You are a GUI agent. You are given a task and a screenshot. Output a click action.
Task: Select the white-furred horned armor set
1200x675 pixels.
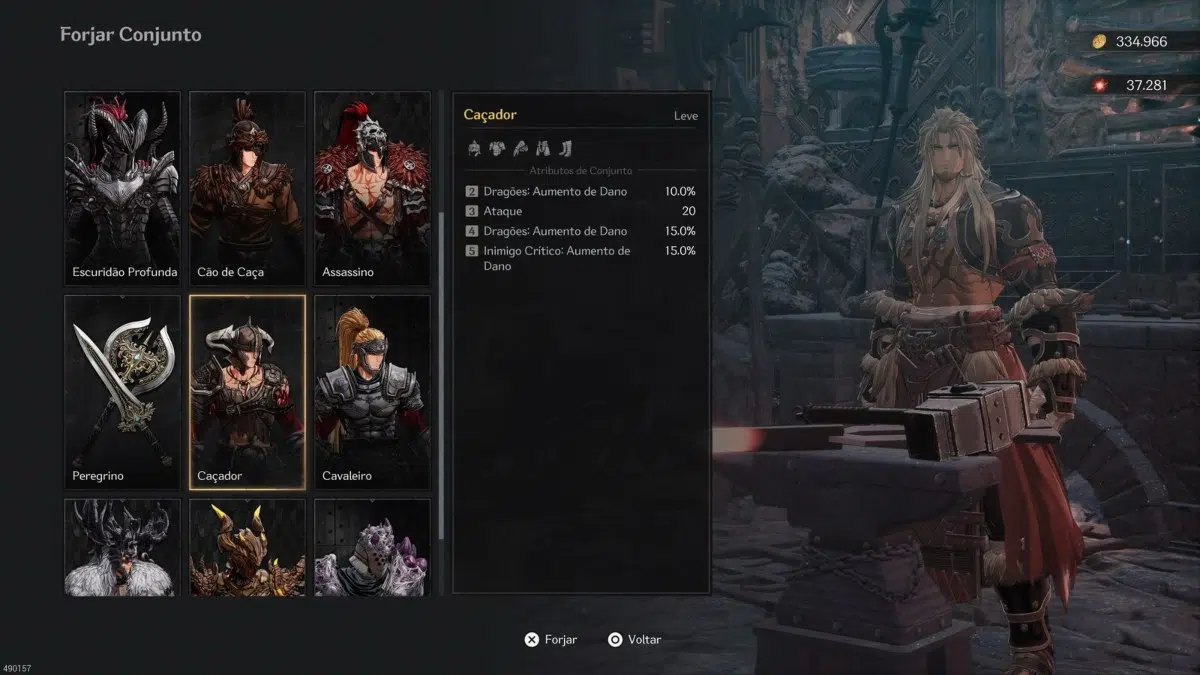123,547
